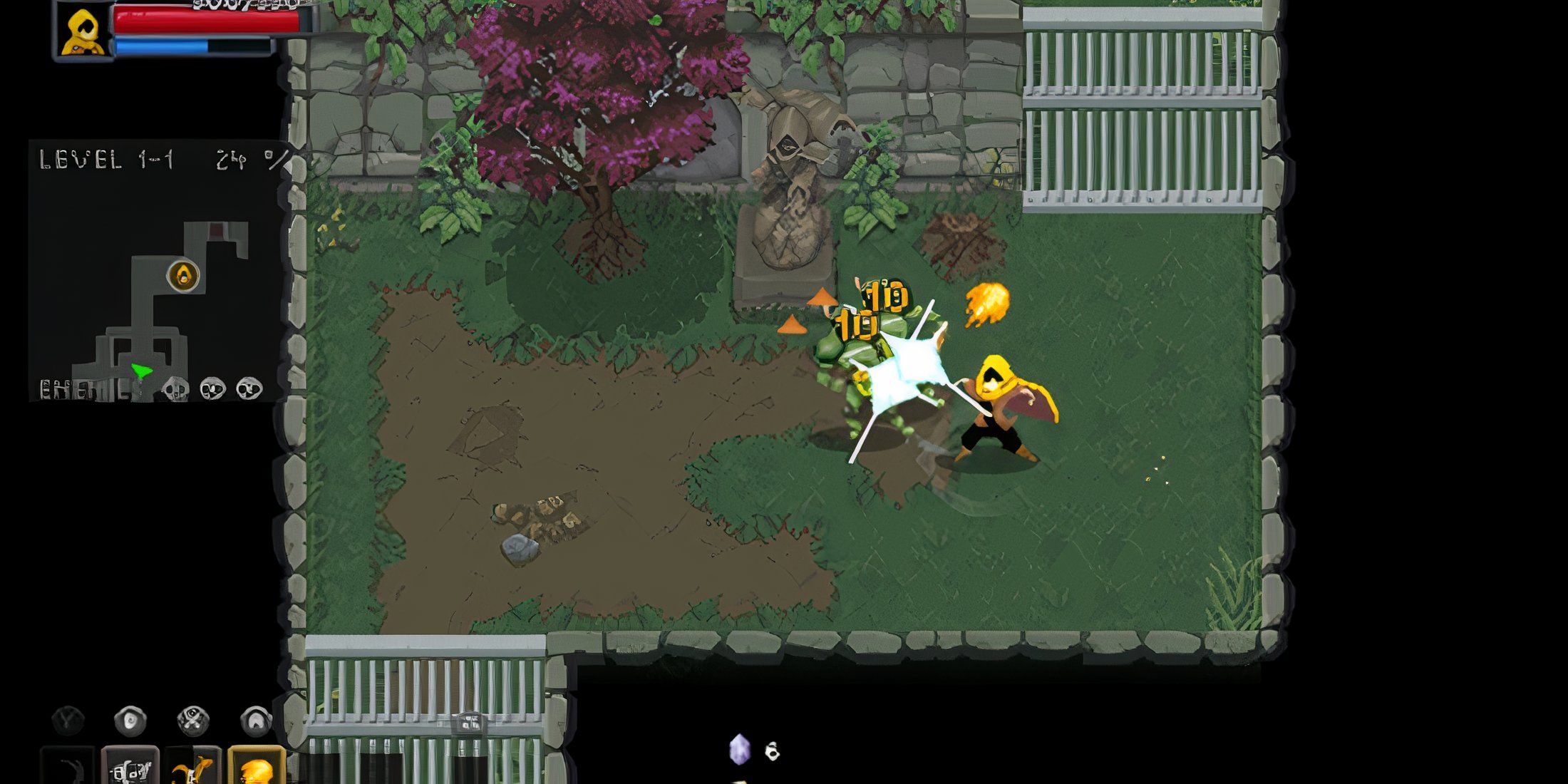
Task: Click the first enemy skull icon below minimap
Action: 175,390
